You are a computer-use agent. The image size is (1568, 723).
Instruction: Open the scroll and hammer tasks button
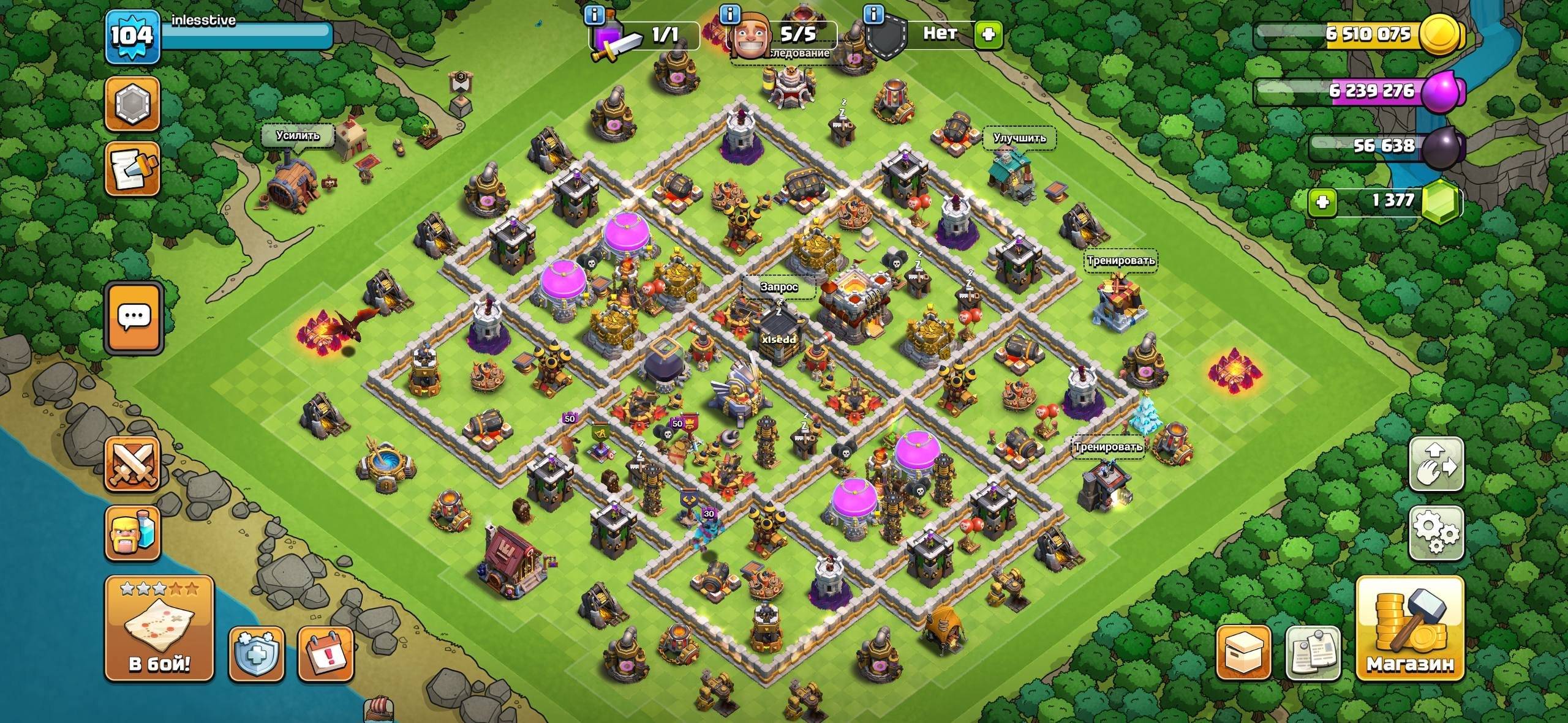point(132,169)
